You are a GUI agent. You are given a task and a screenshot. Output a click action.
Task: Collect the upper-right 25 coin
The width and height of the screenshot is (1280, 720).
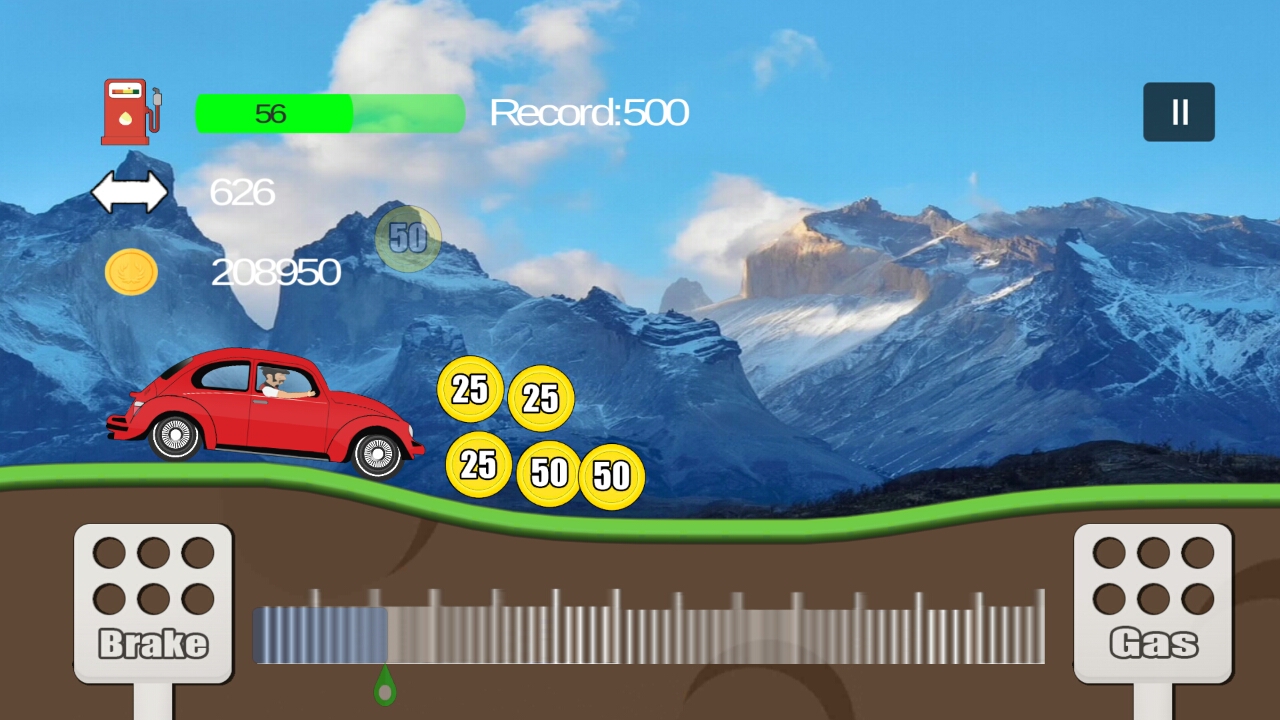point(540,398)
